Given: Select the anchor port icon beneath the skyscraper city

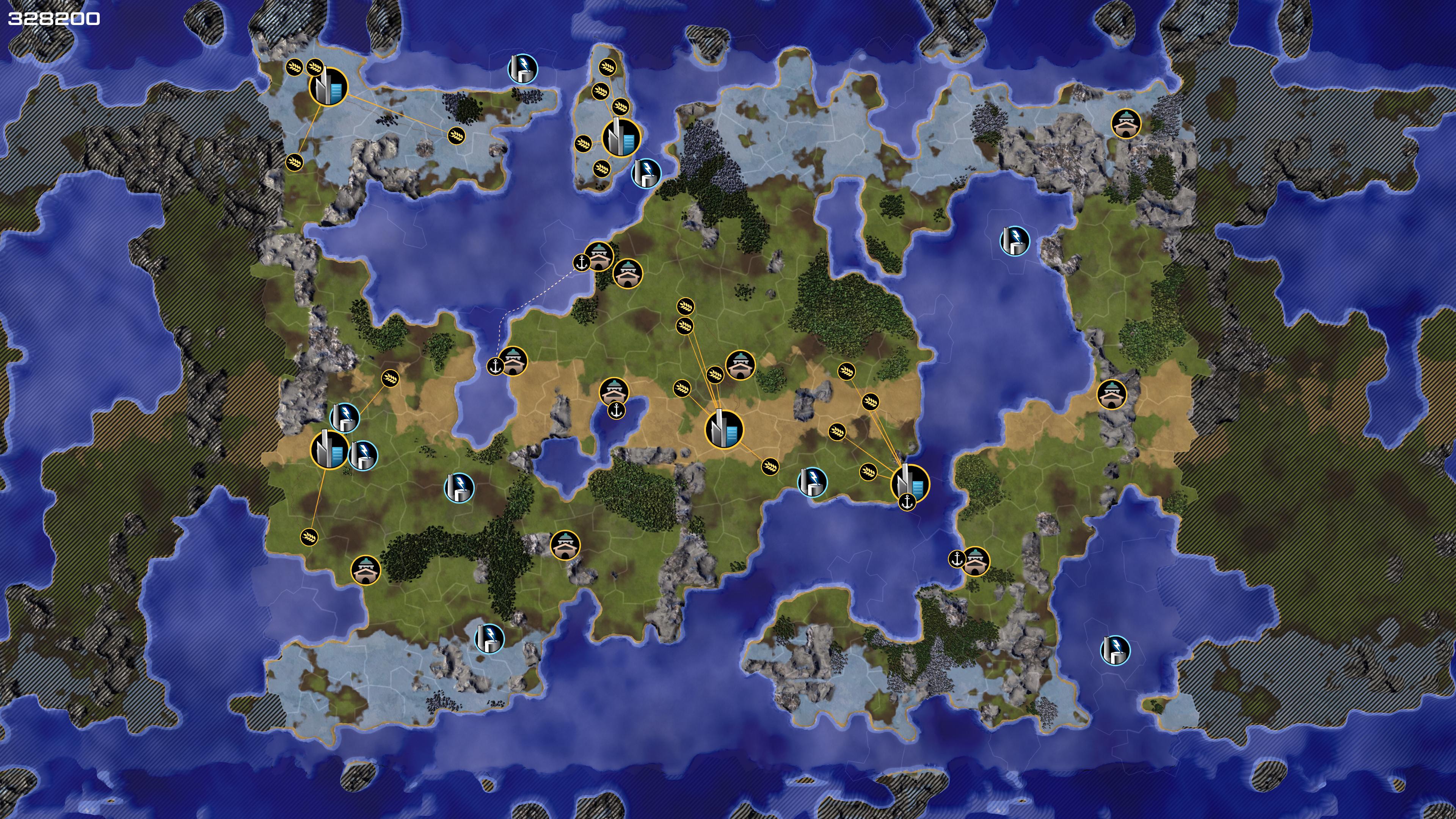Looking at the screenshot, I should pos(907,501).
